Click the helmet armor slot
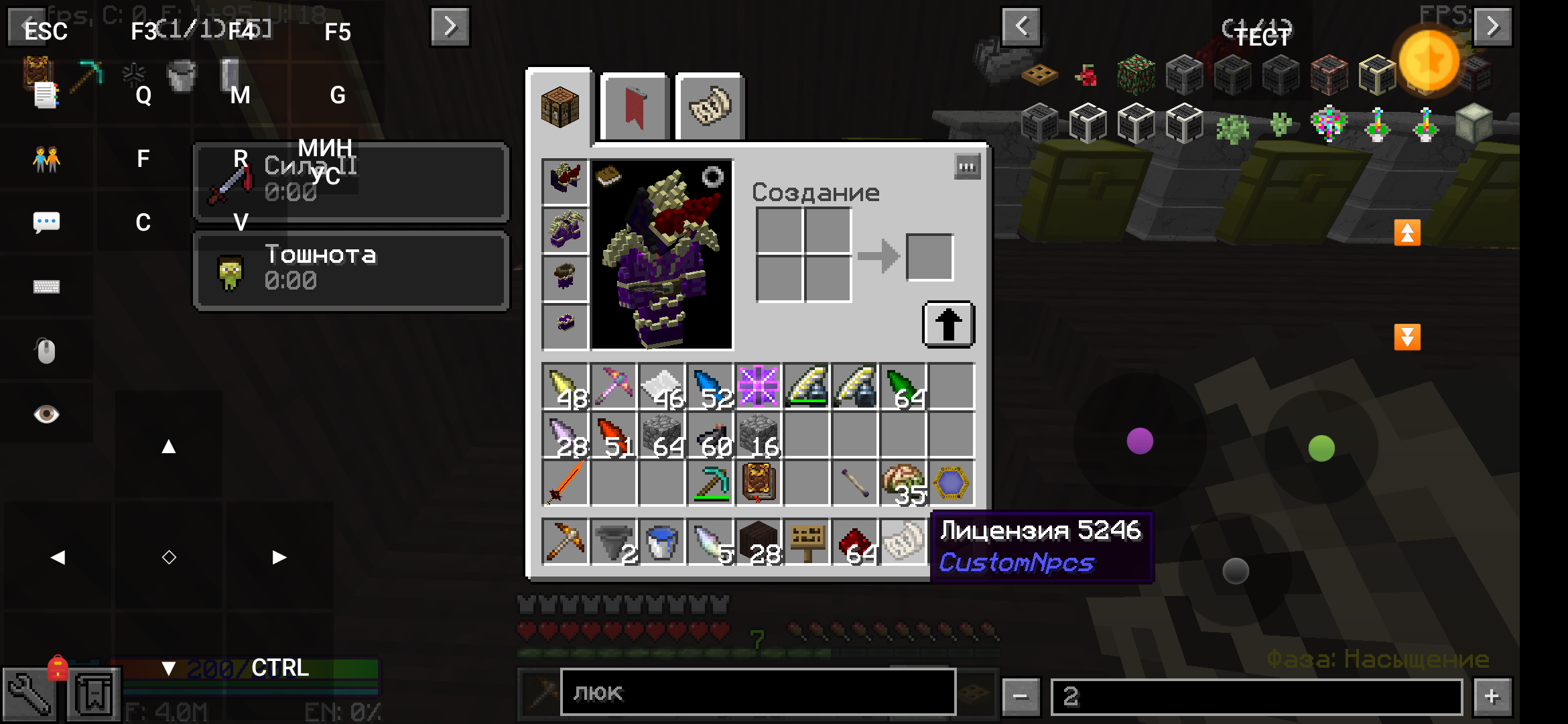 click(565, 181)
